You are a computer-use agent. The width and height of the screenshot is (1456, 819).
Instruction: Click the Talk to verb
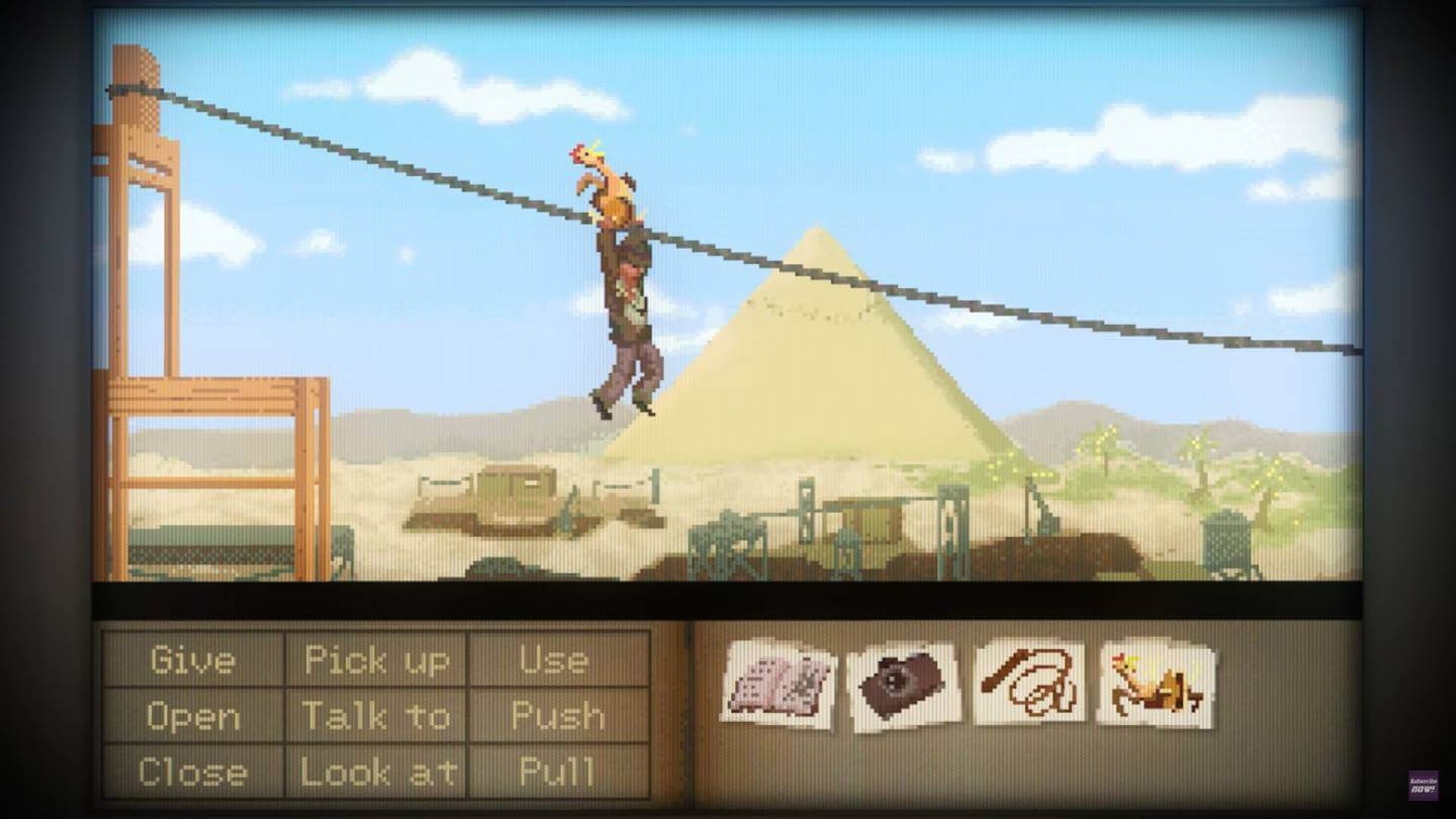[377, 715]
